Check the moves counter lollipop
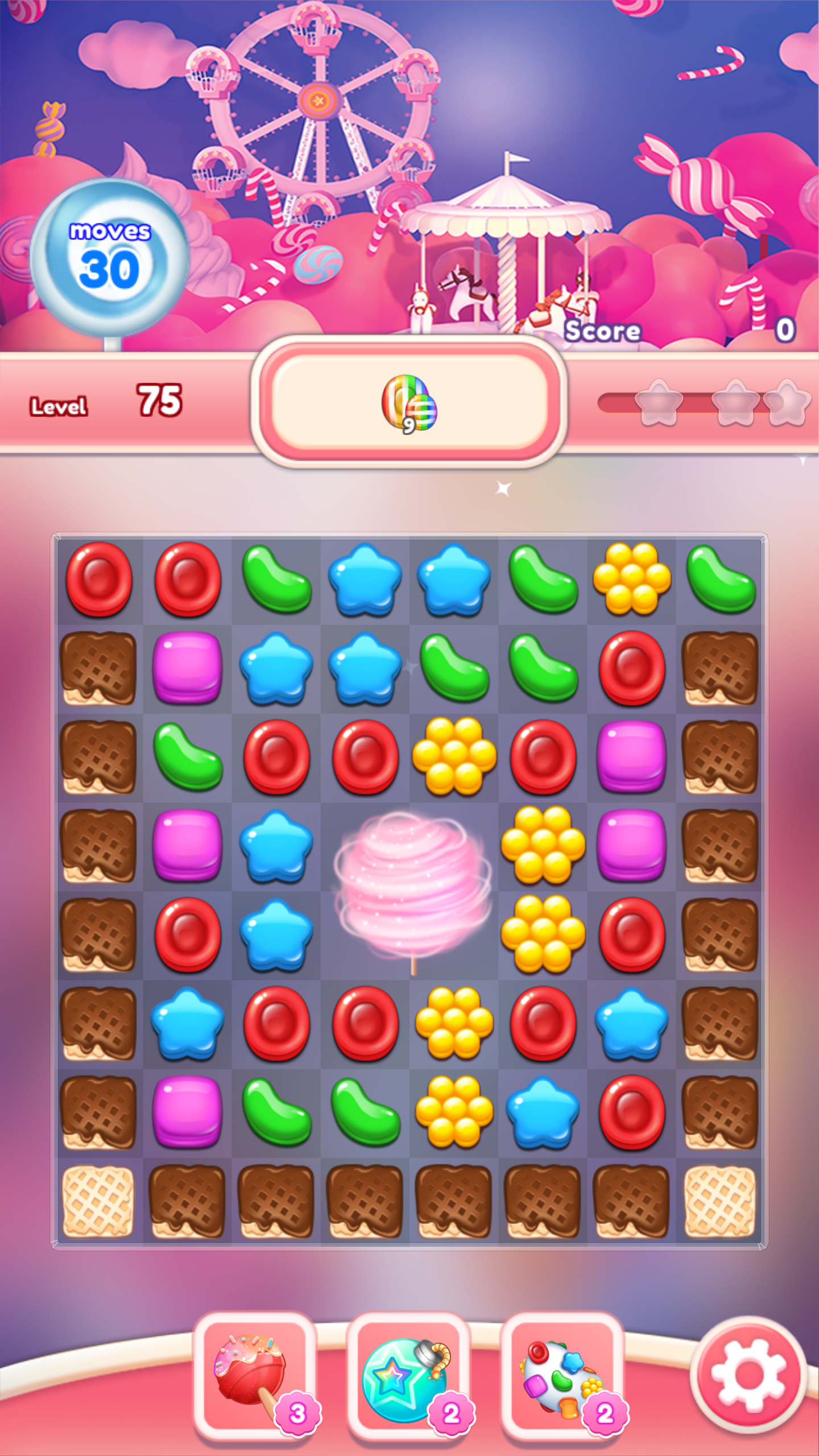 [x=113, y=256]
